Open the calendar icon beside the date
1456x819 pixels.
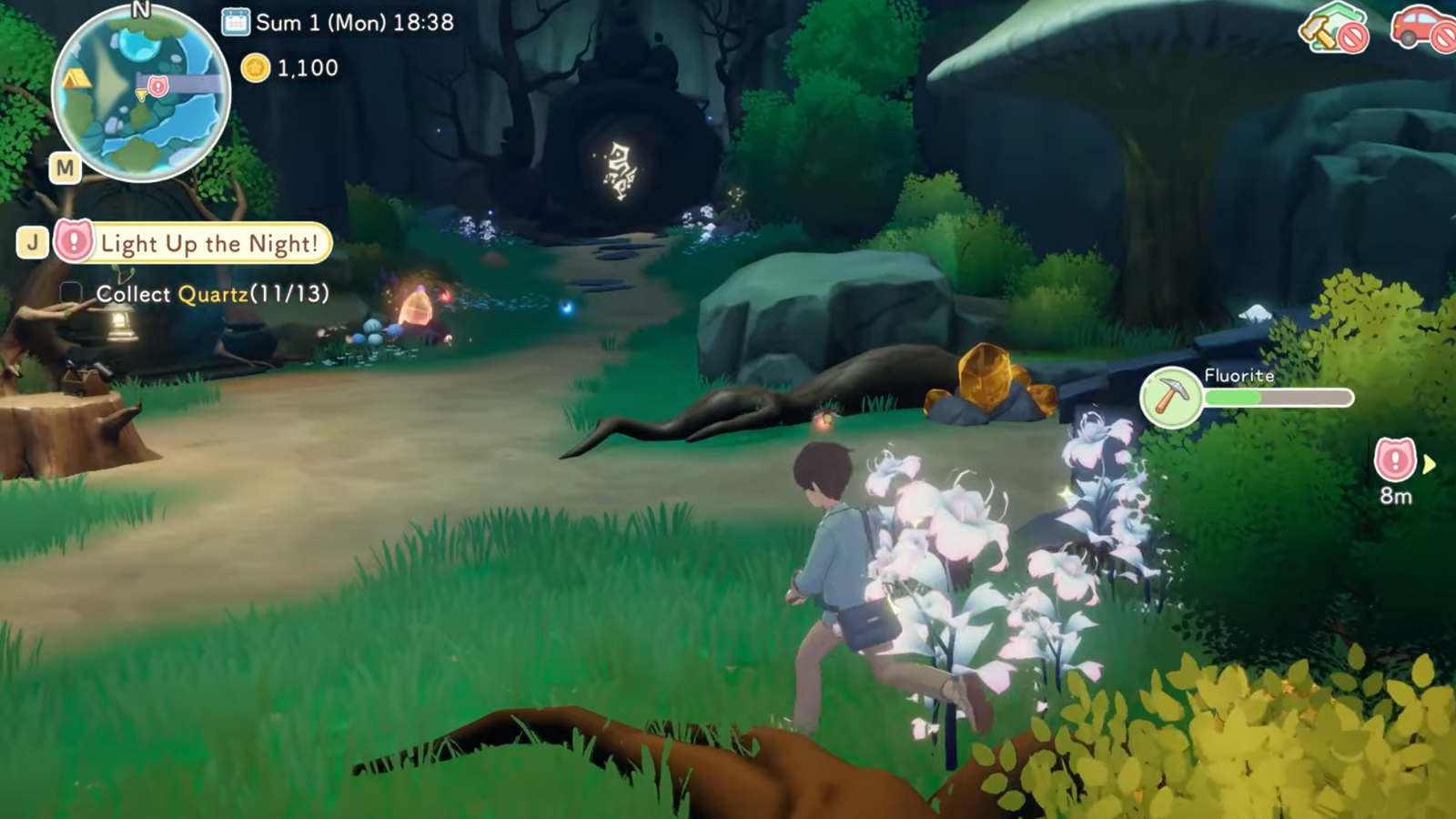pyautogui.click(x=236, y=22)
